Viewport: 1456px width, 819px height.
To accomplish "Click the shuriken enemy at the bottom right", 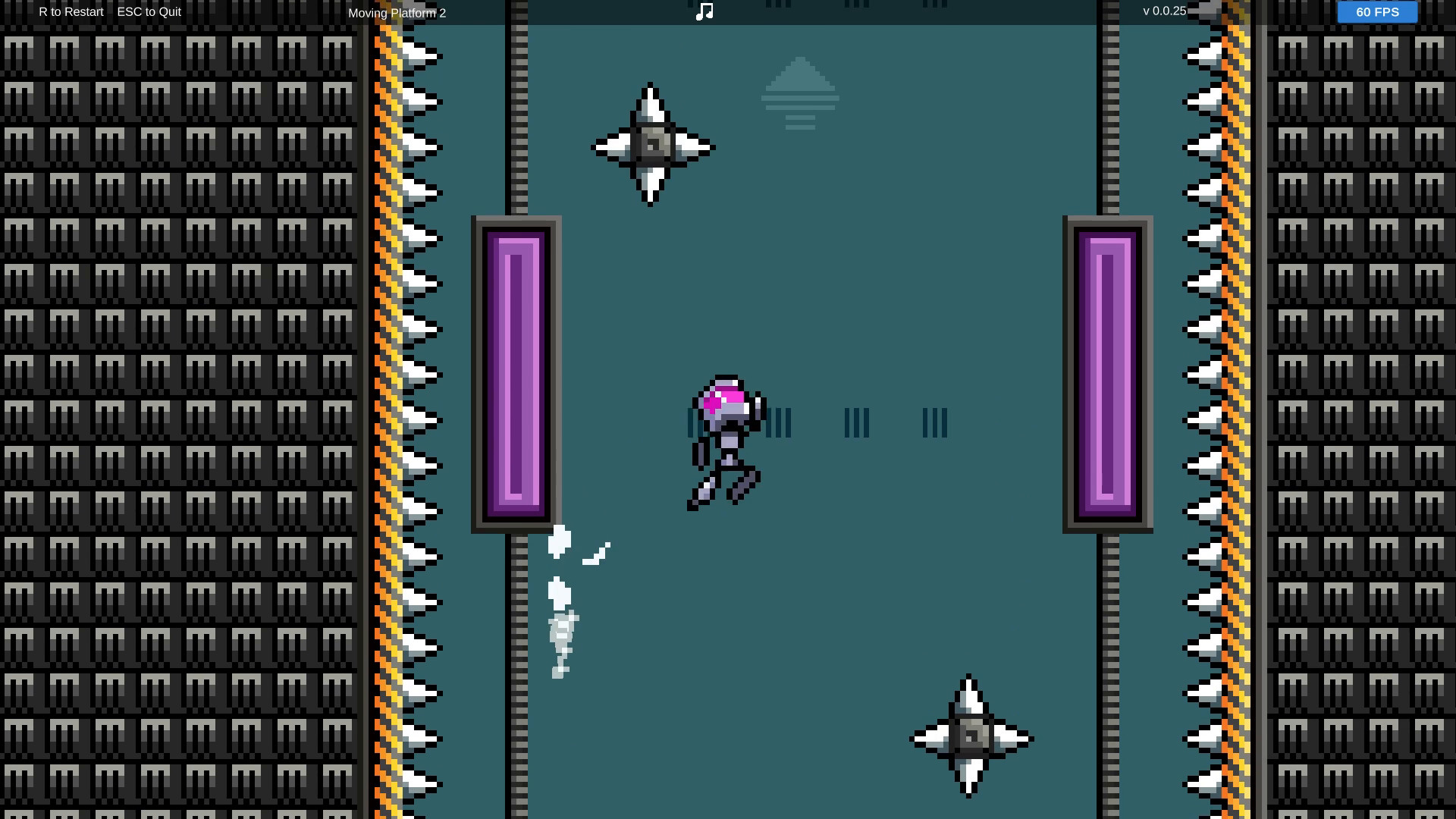I will [x=968, y=737].
